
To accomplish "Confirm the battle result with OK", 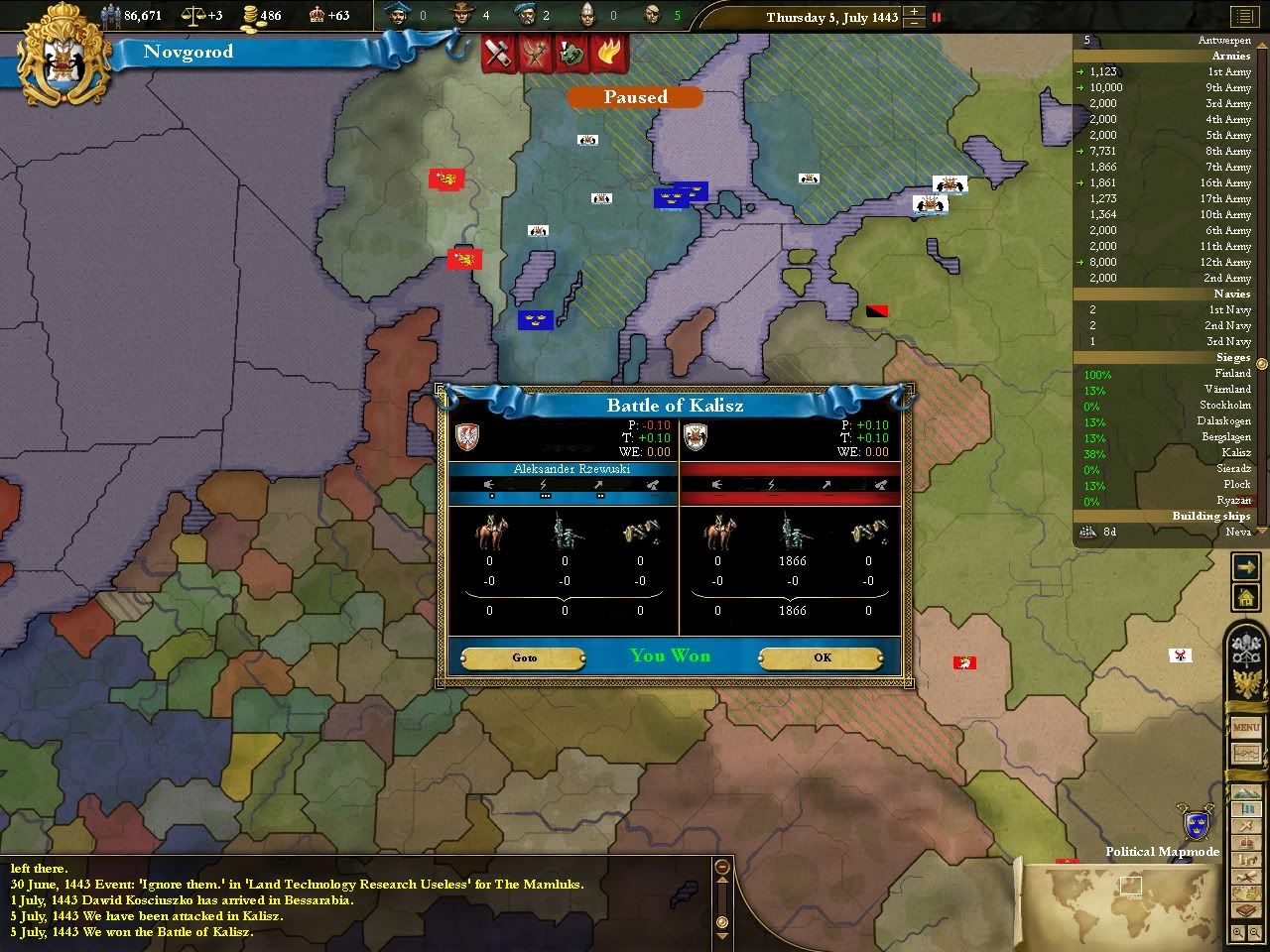I will 822,657.
